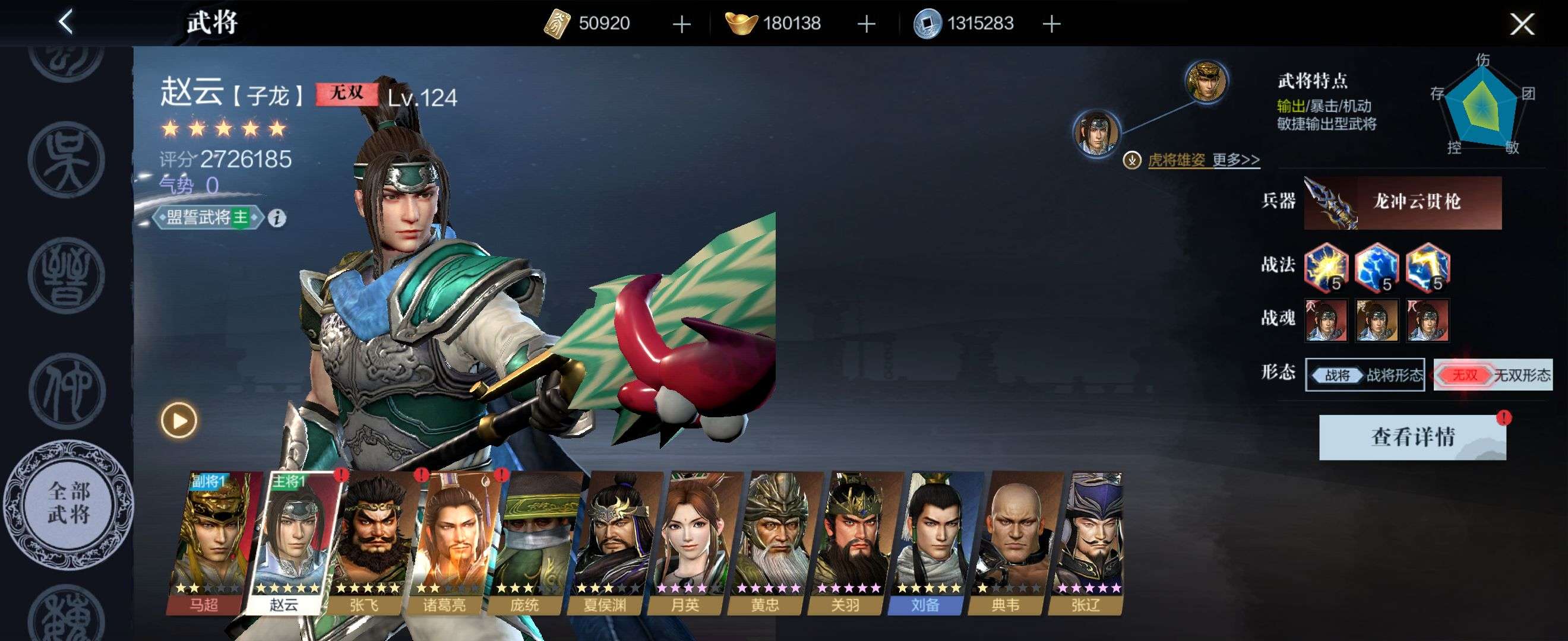Select 月英 in the roster
1568x641 pixels.
(688, 541)
